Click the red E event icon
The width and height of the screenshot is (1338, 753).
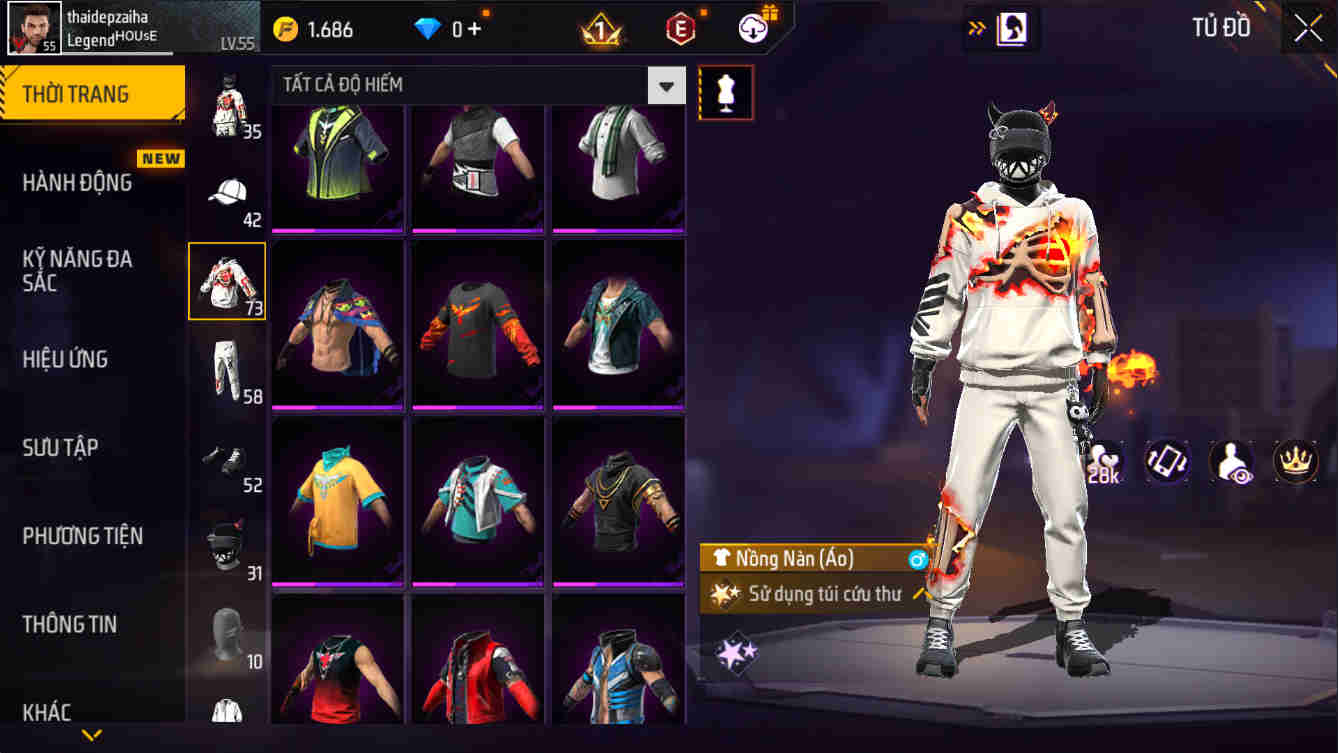[681, 28]
